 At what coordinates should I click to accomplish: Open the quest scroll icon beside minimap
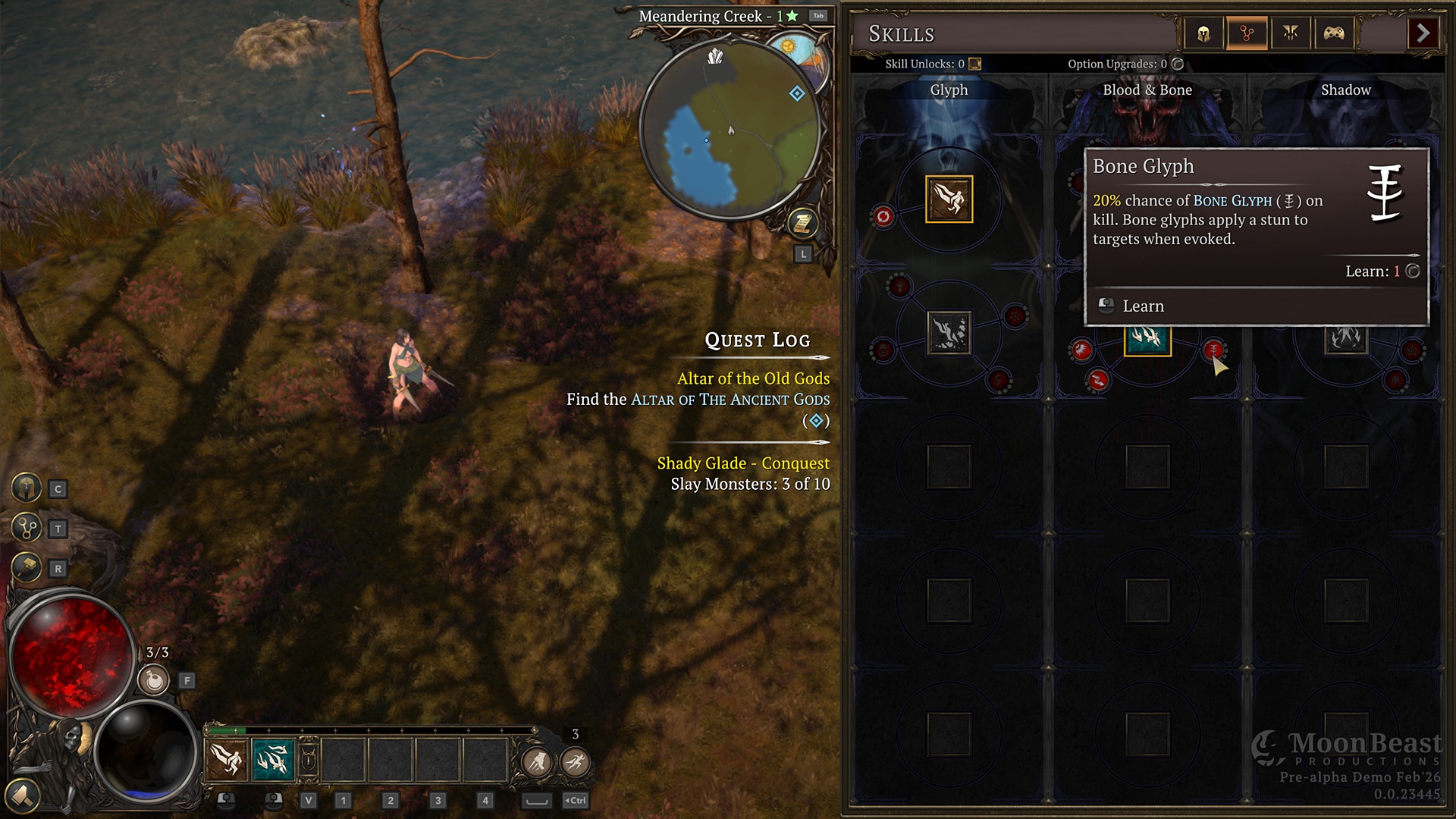point(802,224)
